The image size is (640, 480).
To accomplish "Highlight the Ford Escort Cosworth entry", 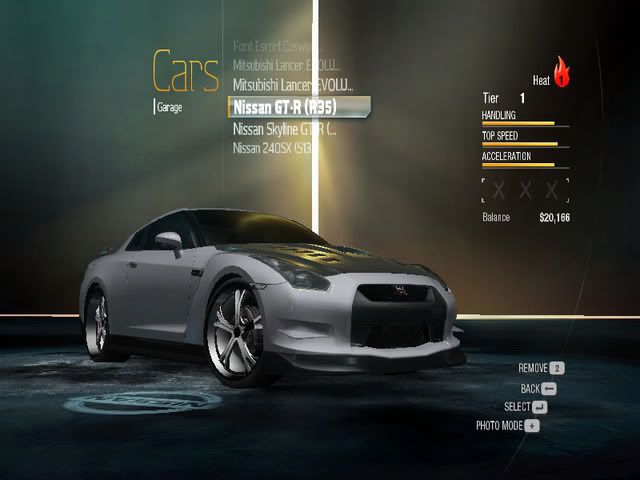I will coord(273,46).
